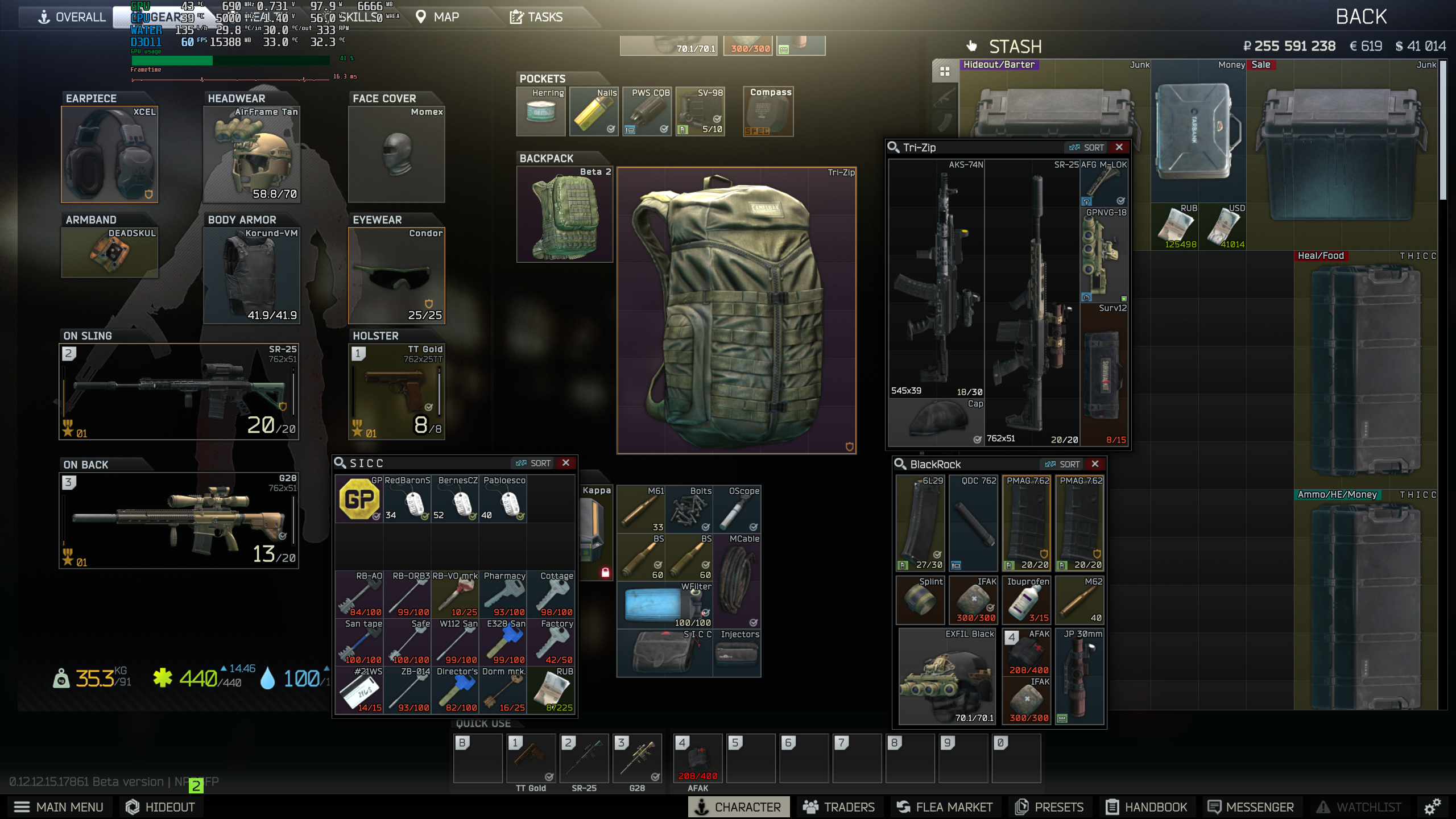The image size is (1456, 819).
Task: Close the Tri-Zip backpack window
Action: point(1119,147)
